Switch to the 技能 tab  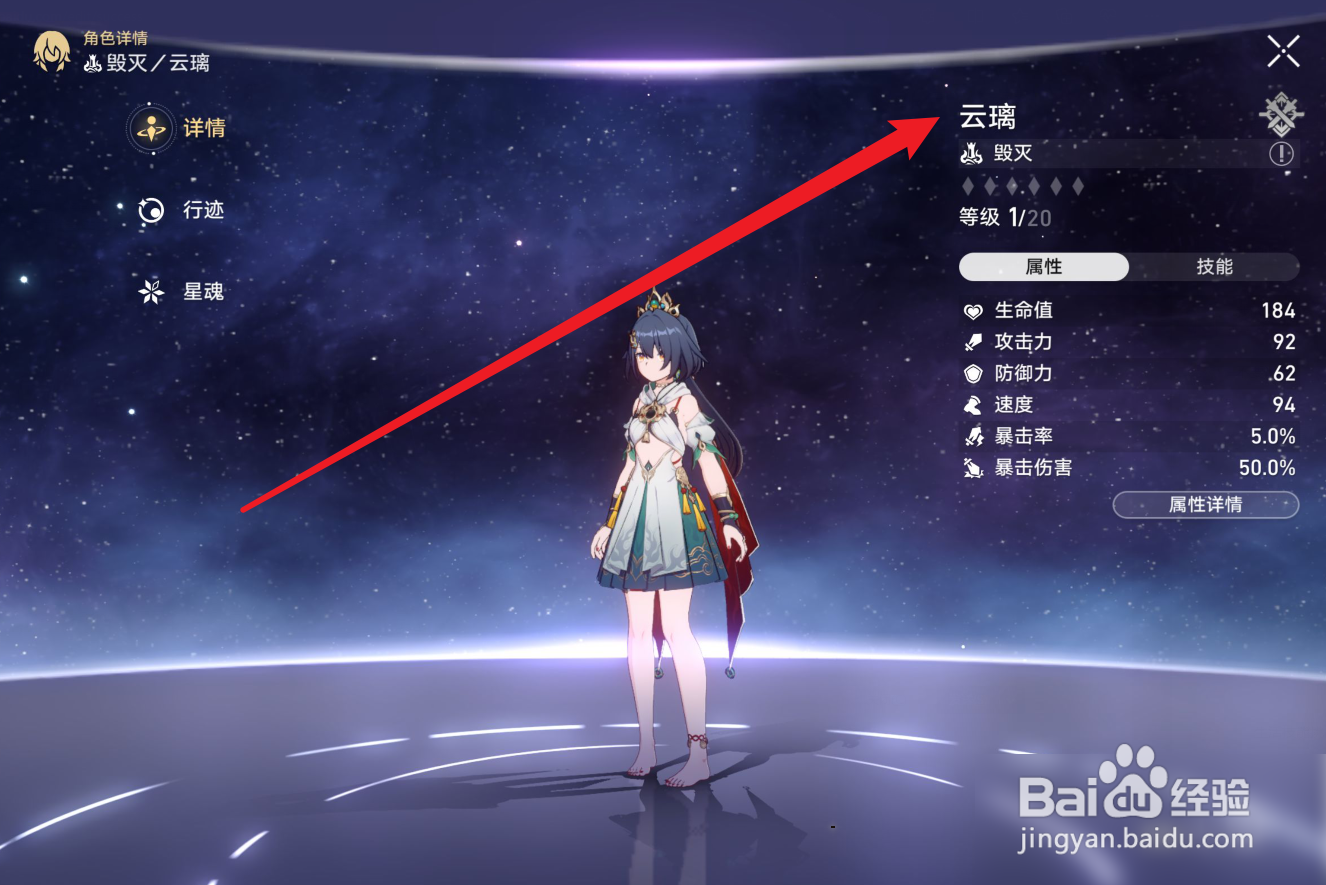[x=1213, y=267]
